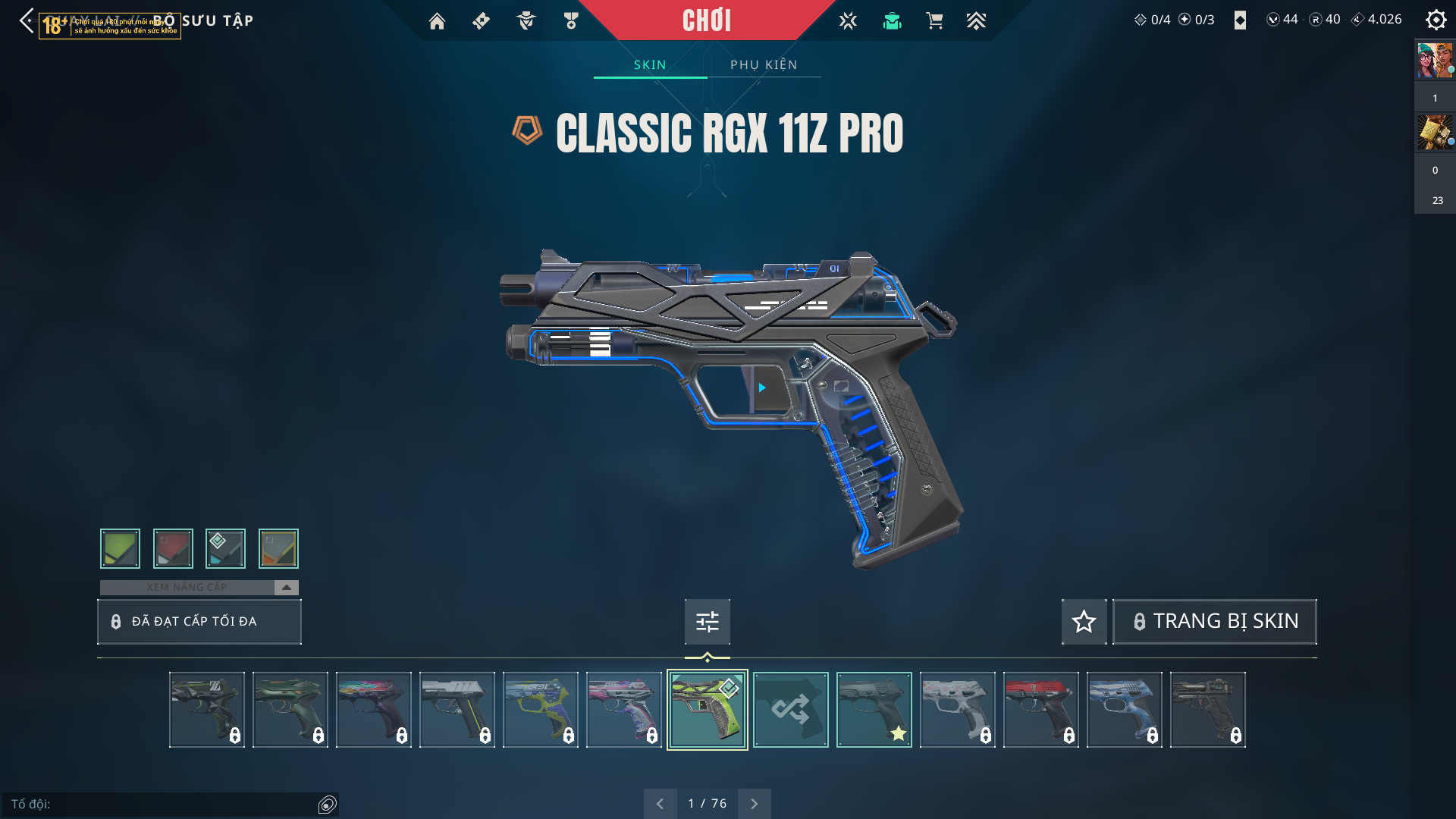This screenshot has height=819, width=1456.
Task: Go to the home screen icon
Action: point(437,21)
